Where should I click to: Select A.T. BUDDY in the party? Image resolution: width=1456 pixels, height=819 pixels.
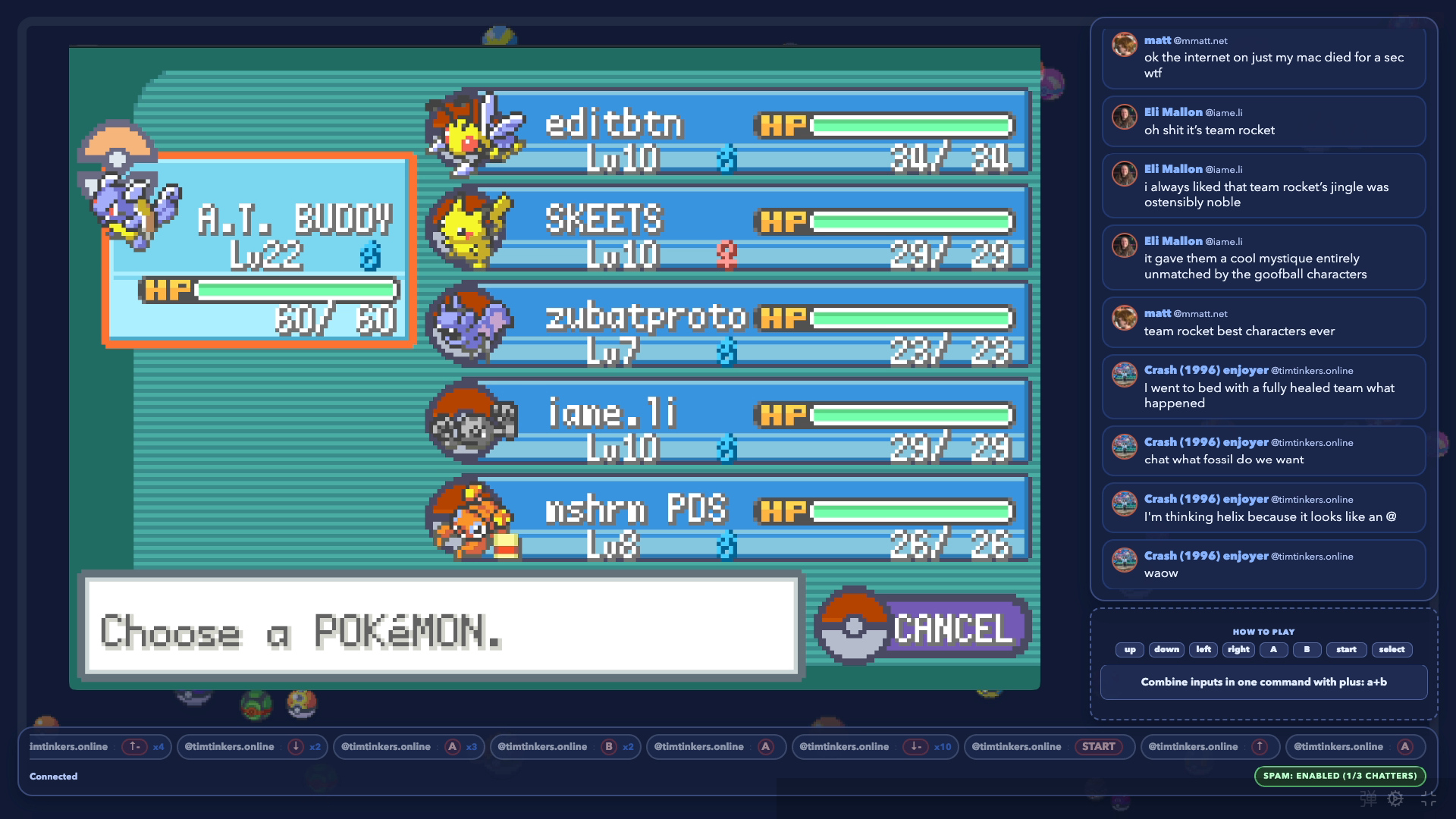(259, 250)
